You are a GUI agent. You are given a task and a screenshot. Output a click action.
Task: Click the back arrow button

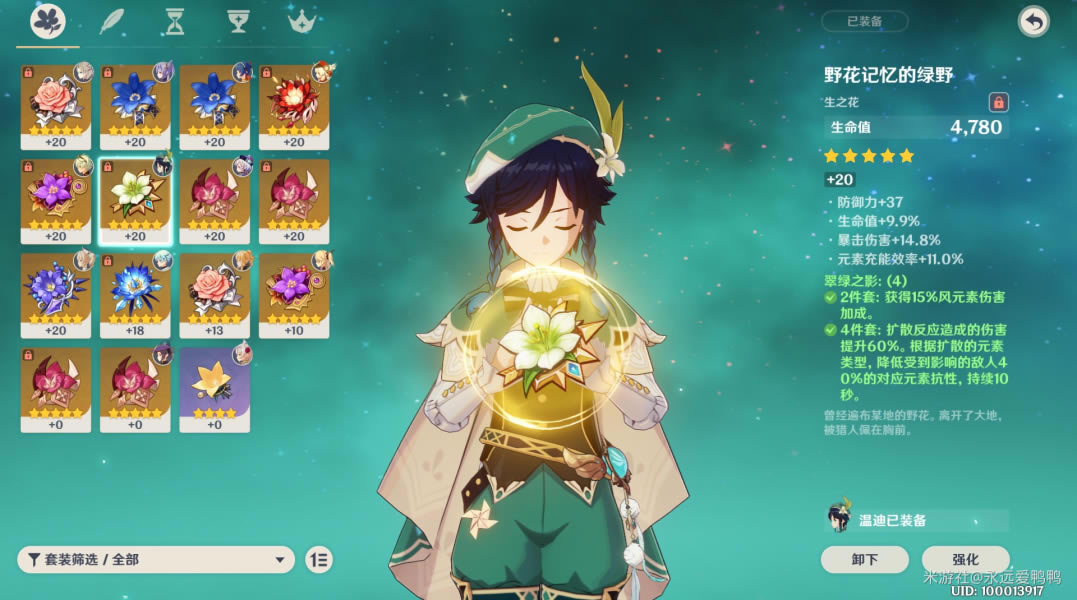click(x=1033, y=22)
